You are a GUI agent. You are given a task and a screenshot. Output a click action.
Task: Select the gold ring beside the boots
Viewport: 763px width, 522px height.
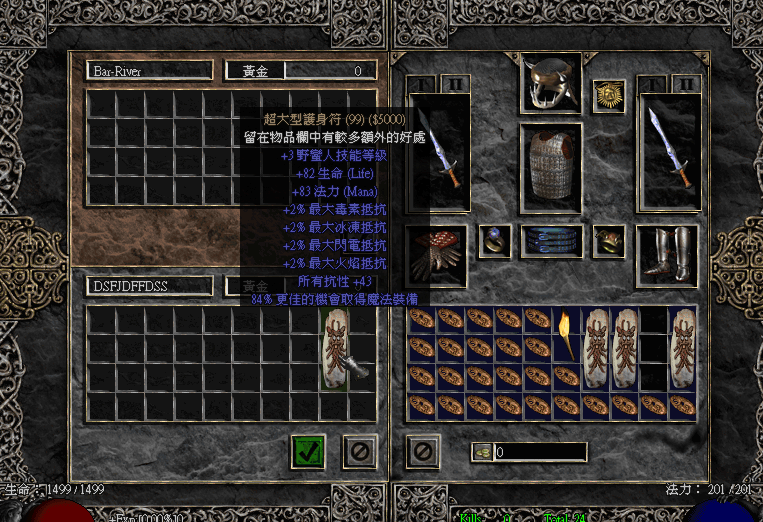click(x=608, y=241)
